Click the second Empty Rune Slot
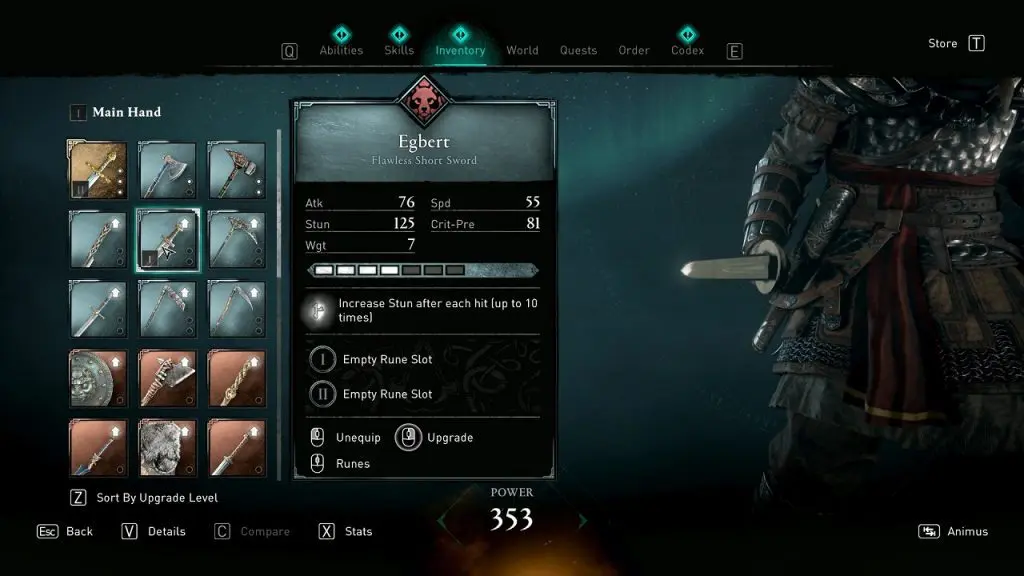1024x576 pixels. 387,394
